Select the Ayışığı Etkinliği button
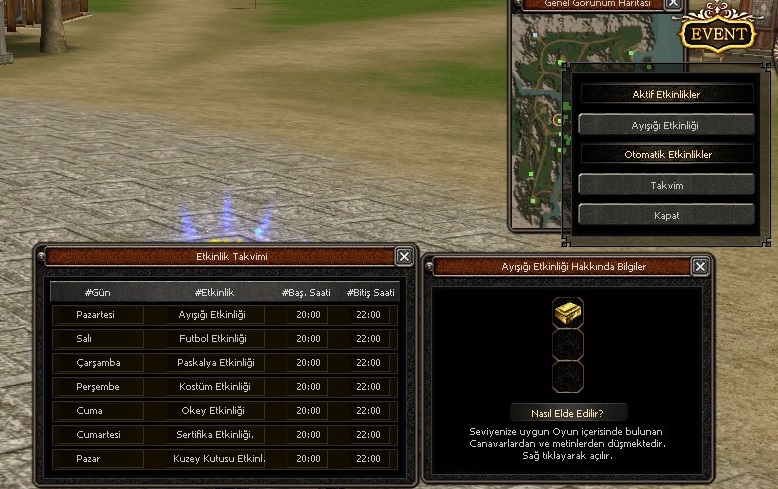 666,125
